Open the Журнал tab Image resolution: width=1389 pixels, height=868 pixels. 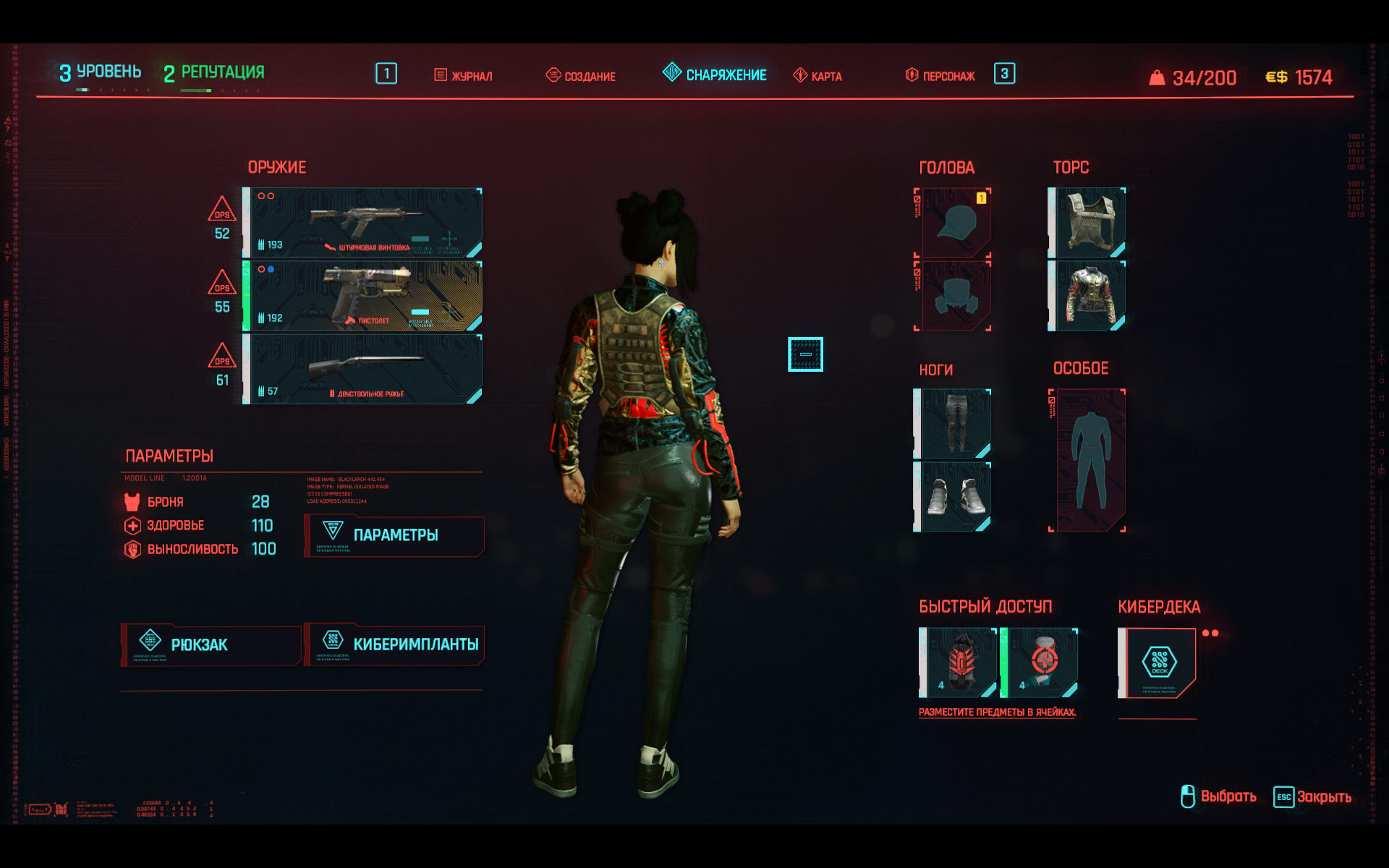pos(464,76)
